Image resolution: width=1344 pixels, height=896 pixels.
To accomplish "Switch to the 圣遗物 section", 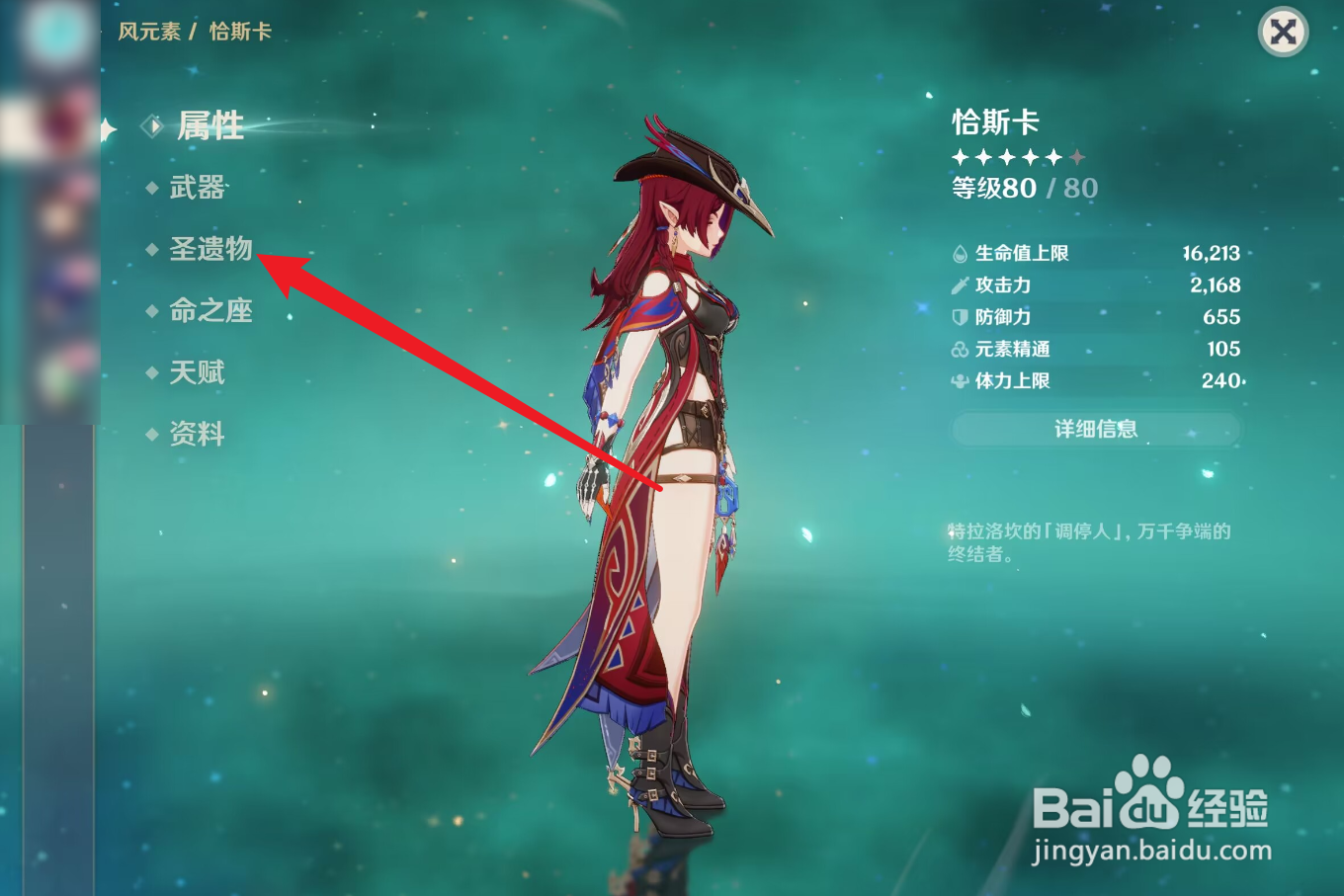I will [210, 248].
